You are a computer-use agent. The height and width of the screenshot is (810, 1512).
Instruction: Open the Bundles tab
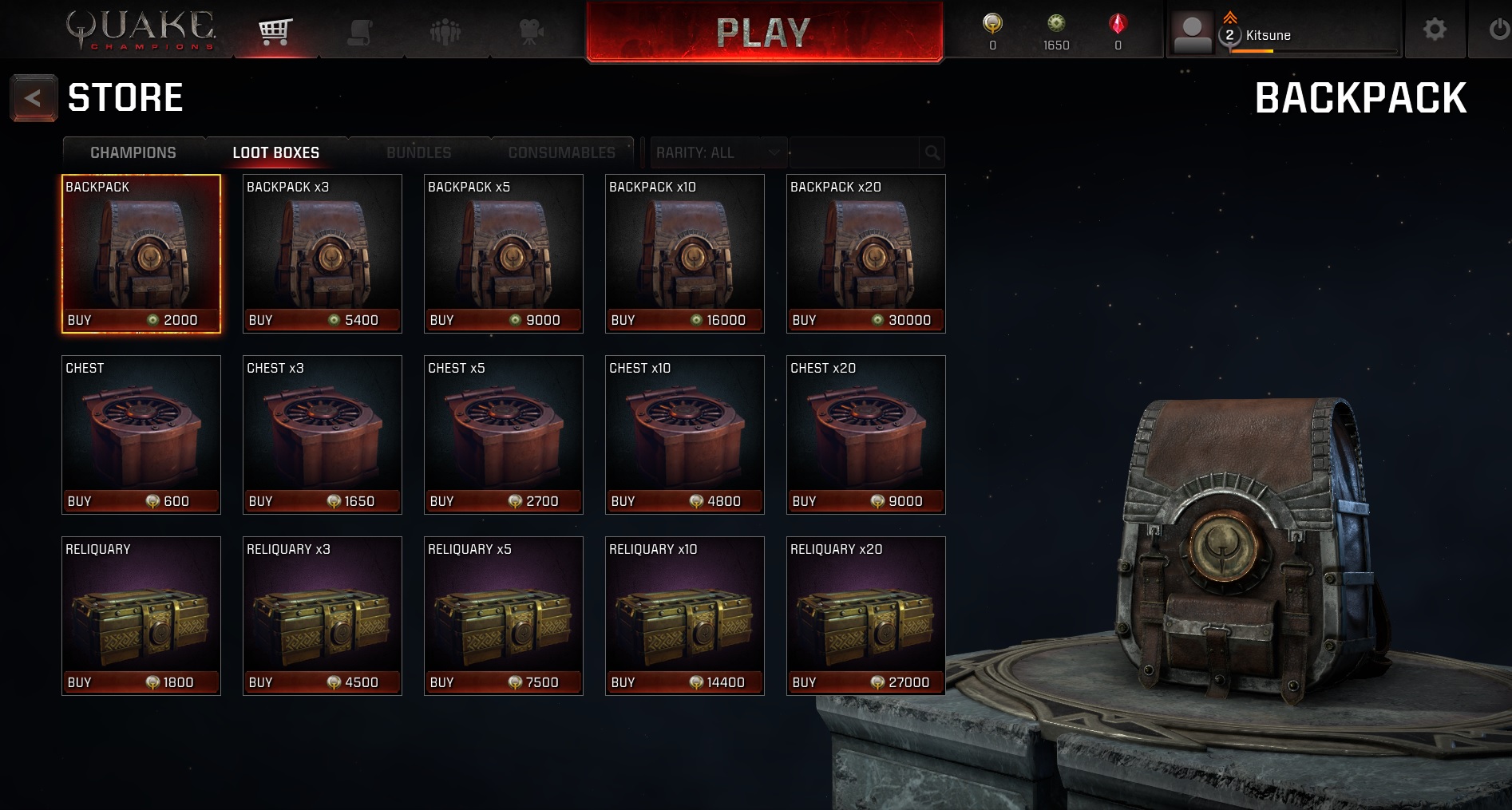418,152
